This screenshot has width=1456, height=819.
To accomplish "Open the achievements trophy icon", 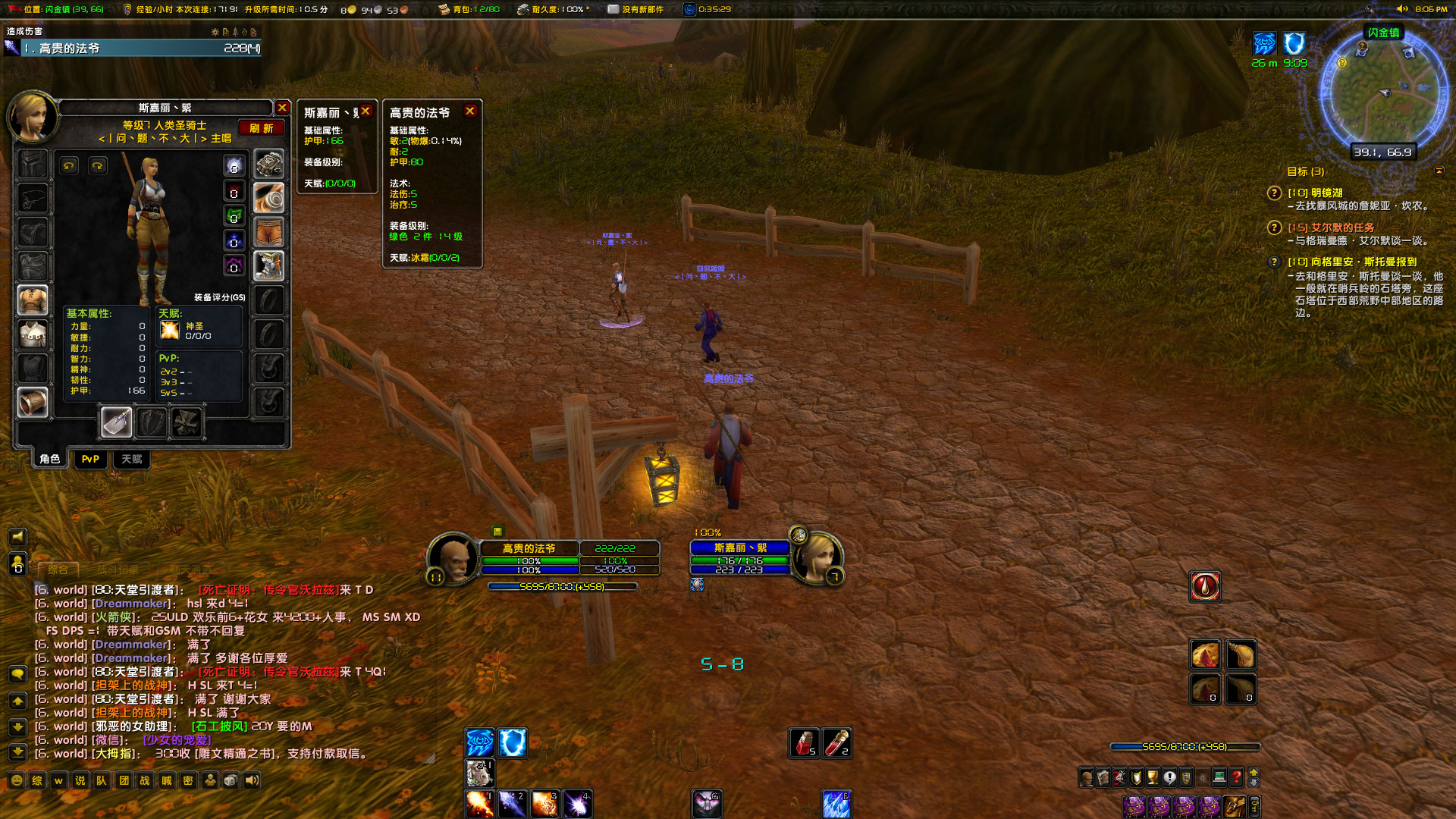I will (x=1152, y=777).
